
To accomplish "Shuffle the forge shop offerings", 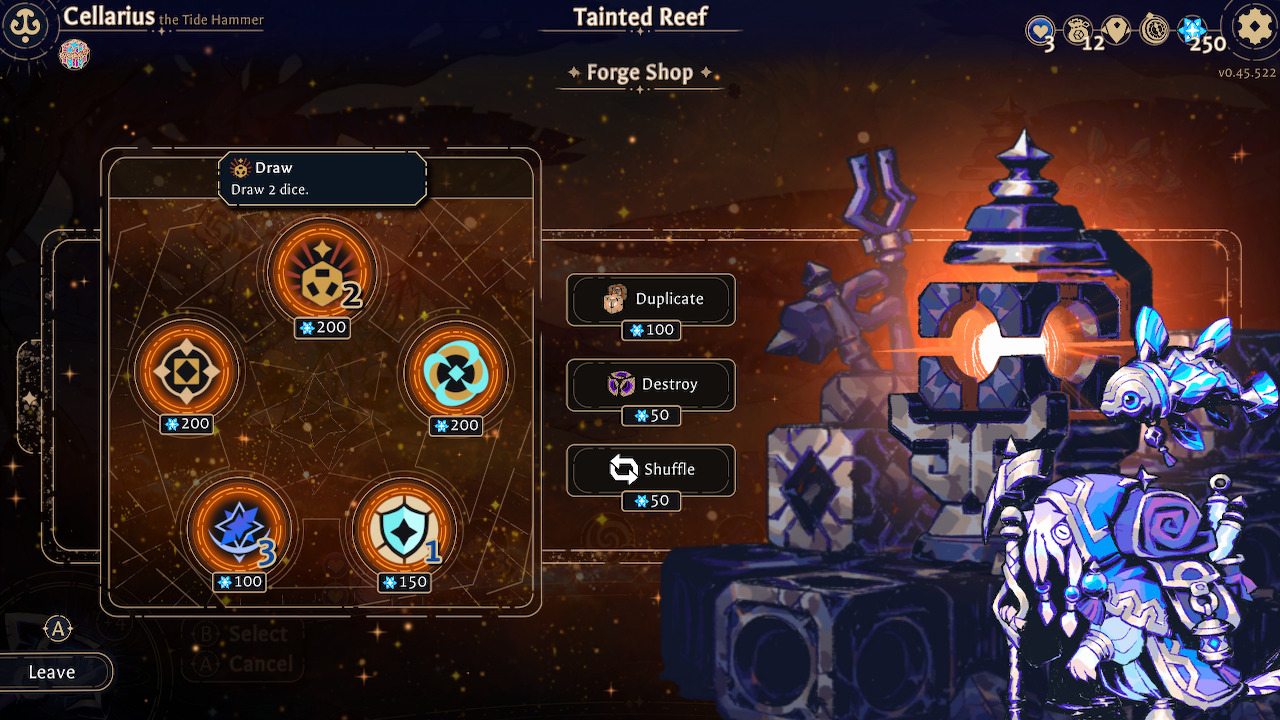I will pos(651,469).
